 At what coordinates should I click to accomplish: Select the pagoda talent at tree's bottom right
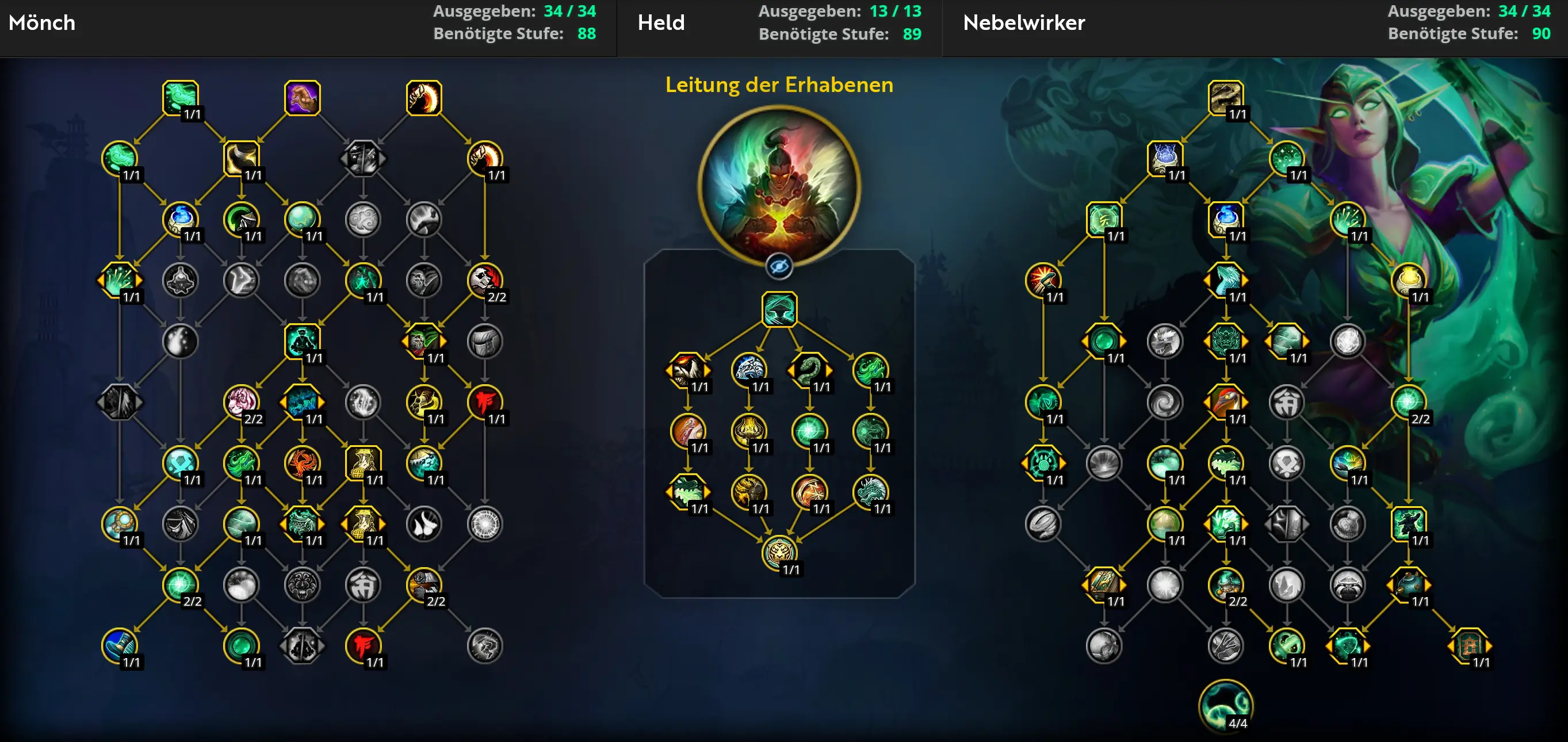pyautogui.click(x=1469, y=645)
